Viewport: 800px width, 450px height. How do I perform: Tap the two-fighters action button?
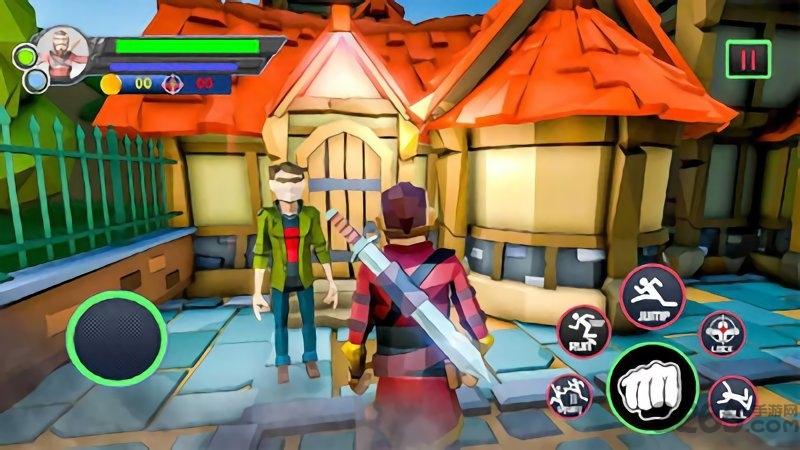pos(569,396)
